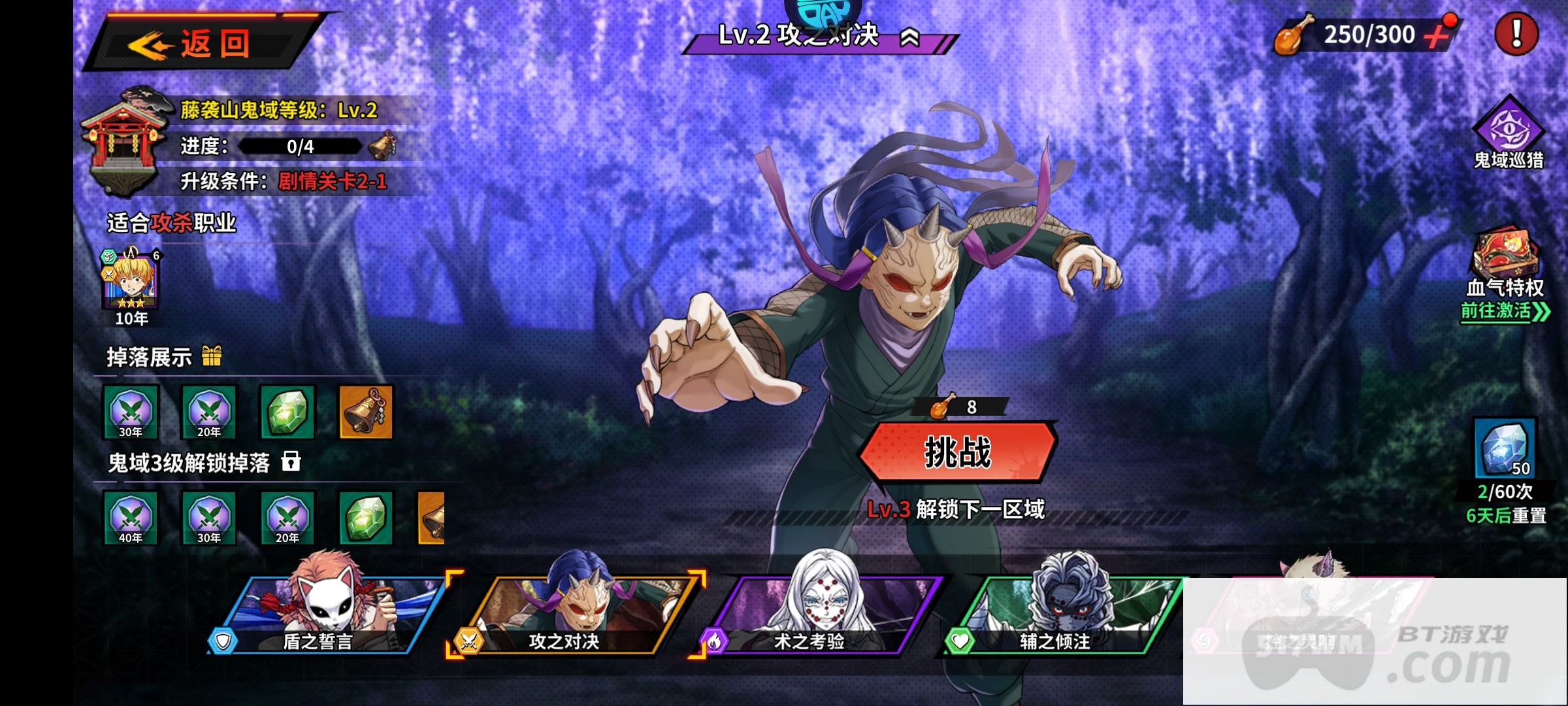The height and width of the screenshot is (706, 1568).
Task: Open the red exclamation info button
Action: coord(1516,34)
